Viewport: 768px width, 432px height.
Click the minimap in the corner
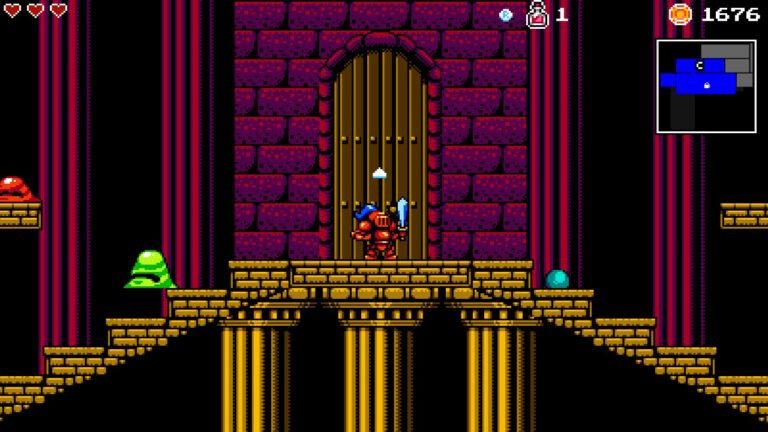pyautogui.click(x=706, y=86)
